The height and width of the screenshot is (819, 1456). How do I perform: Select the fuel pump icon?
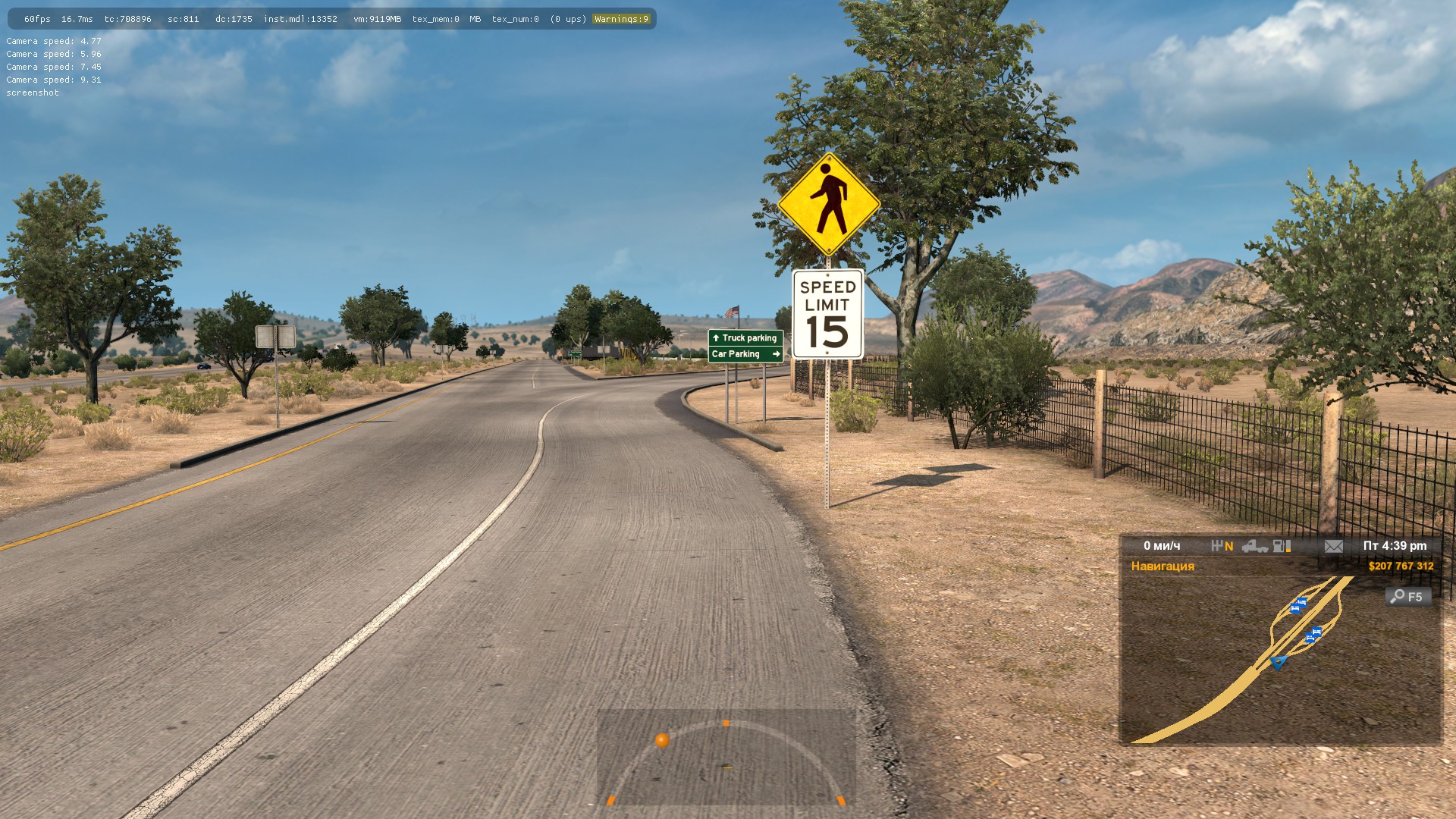(1282, 546)
